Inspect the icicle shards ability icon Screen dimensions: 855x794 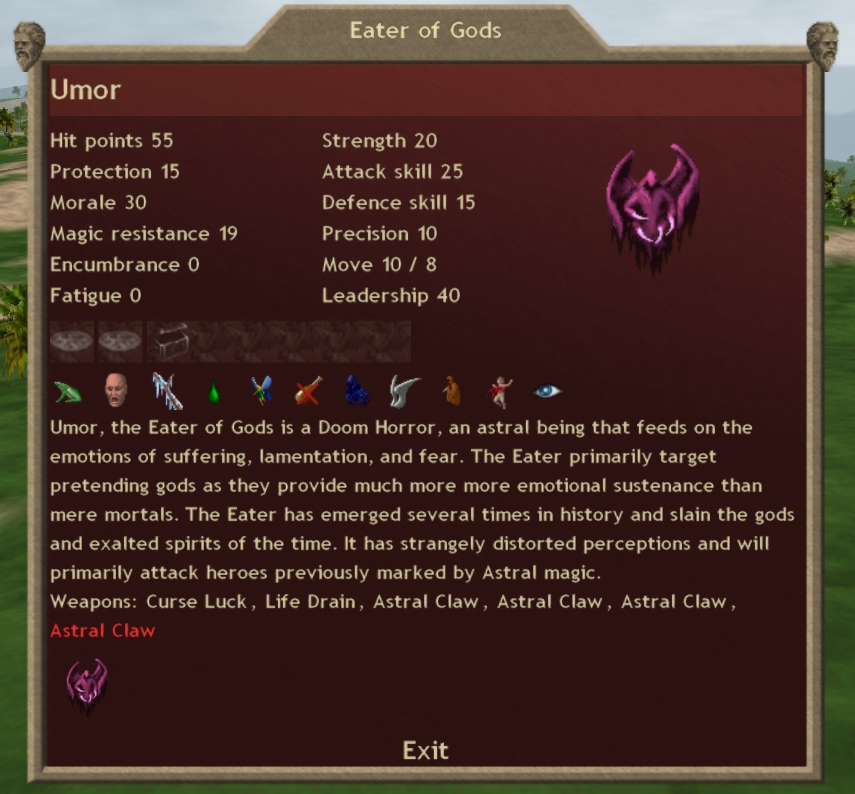[165, 391]
